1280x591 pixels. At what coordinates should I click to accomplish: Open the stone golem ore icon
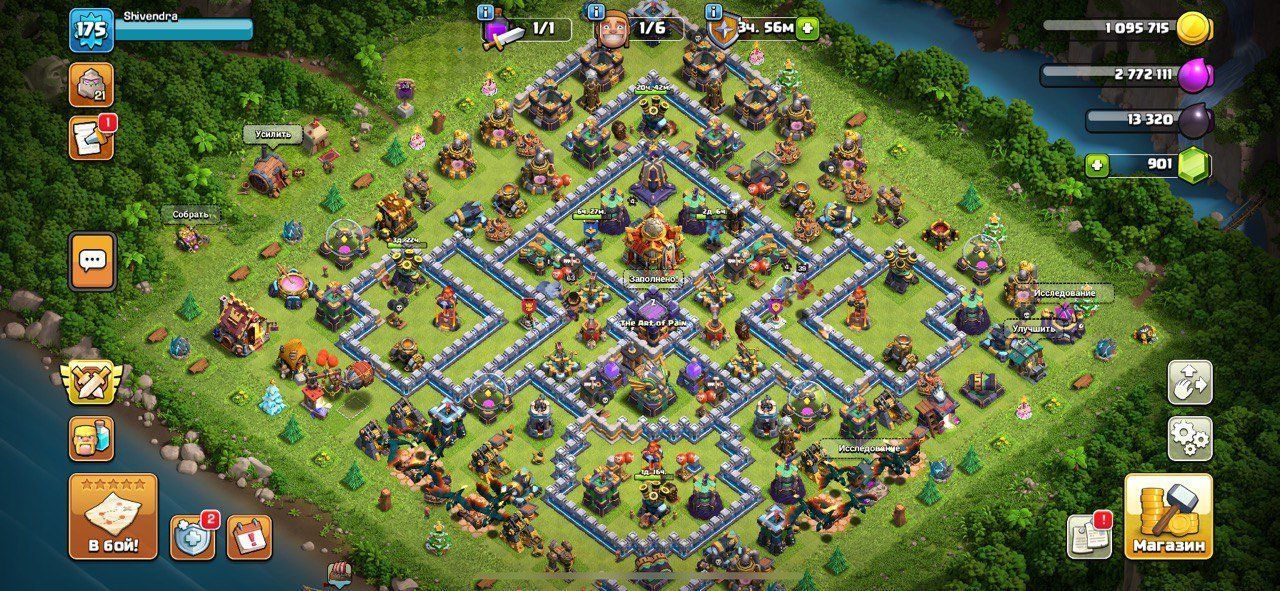coord(90,84)
